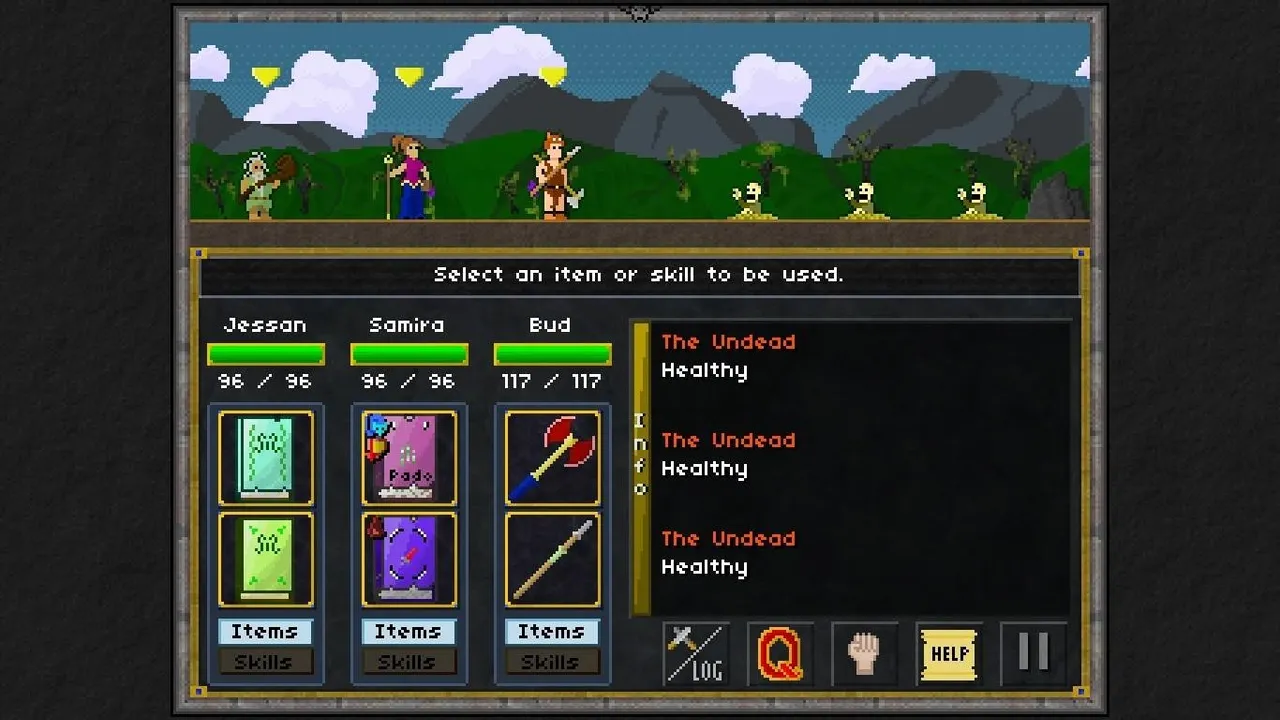
Task: Show Jessan's Items tab
Action: [265, 631]
